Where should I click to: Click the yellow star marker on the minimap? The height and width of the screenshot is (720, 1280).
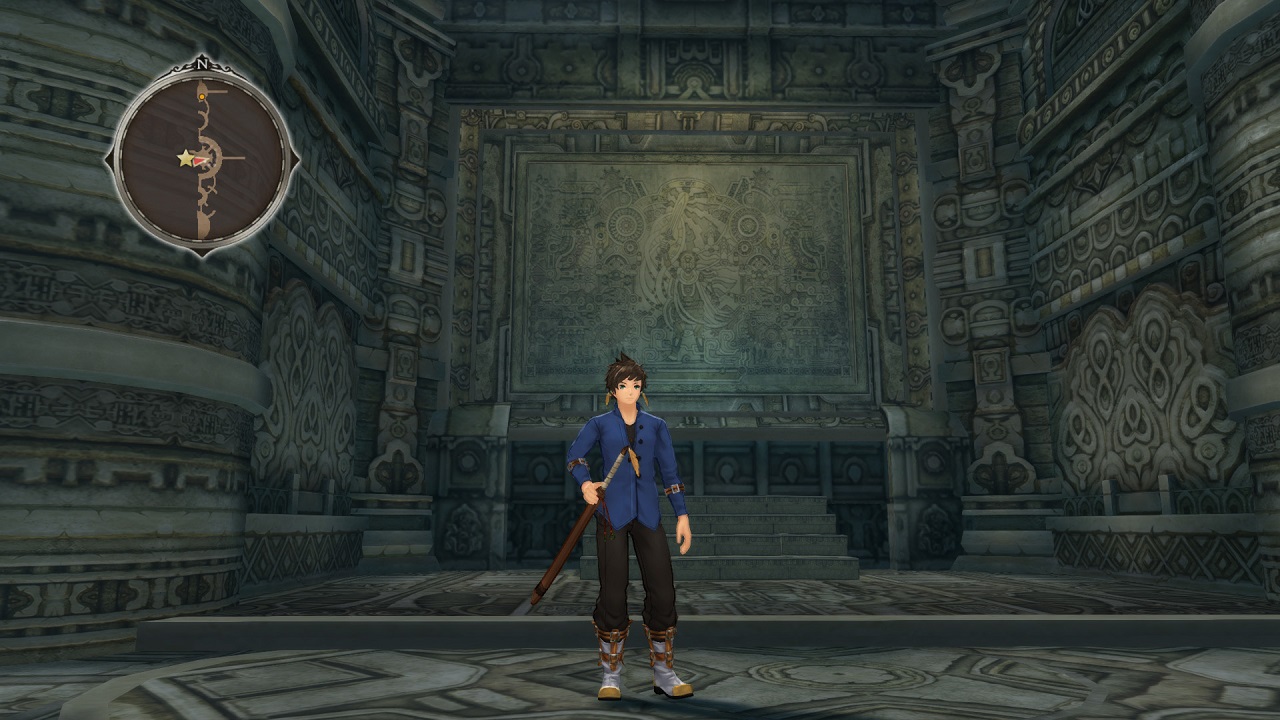[x=185, y=158]
